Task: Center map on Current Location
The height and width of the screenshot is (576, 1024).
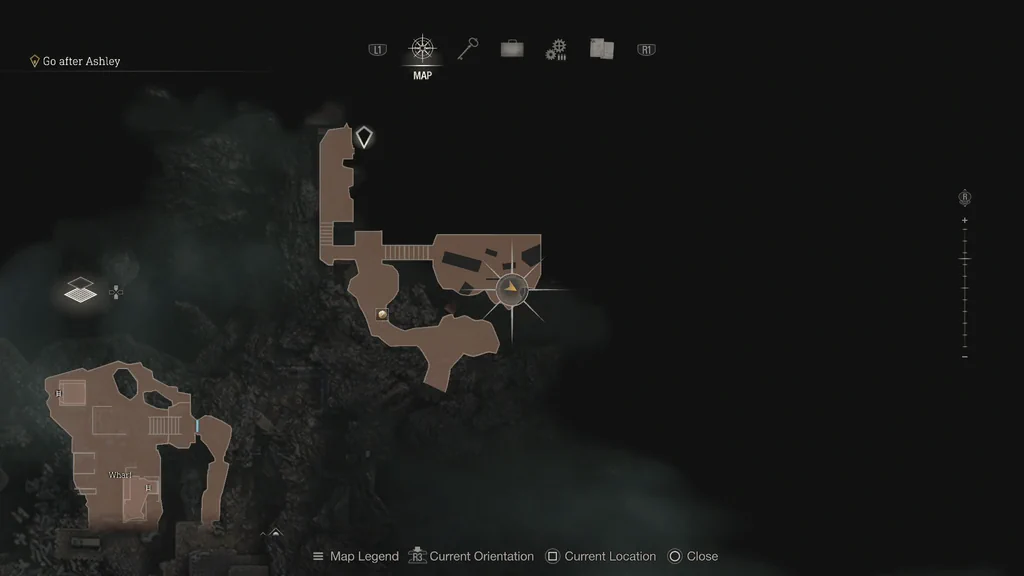Action: click(600, 556)
